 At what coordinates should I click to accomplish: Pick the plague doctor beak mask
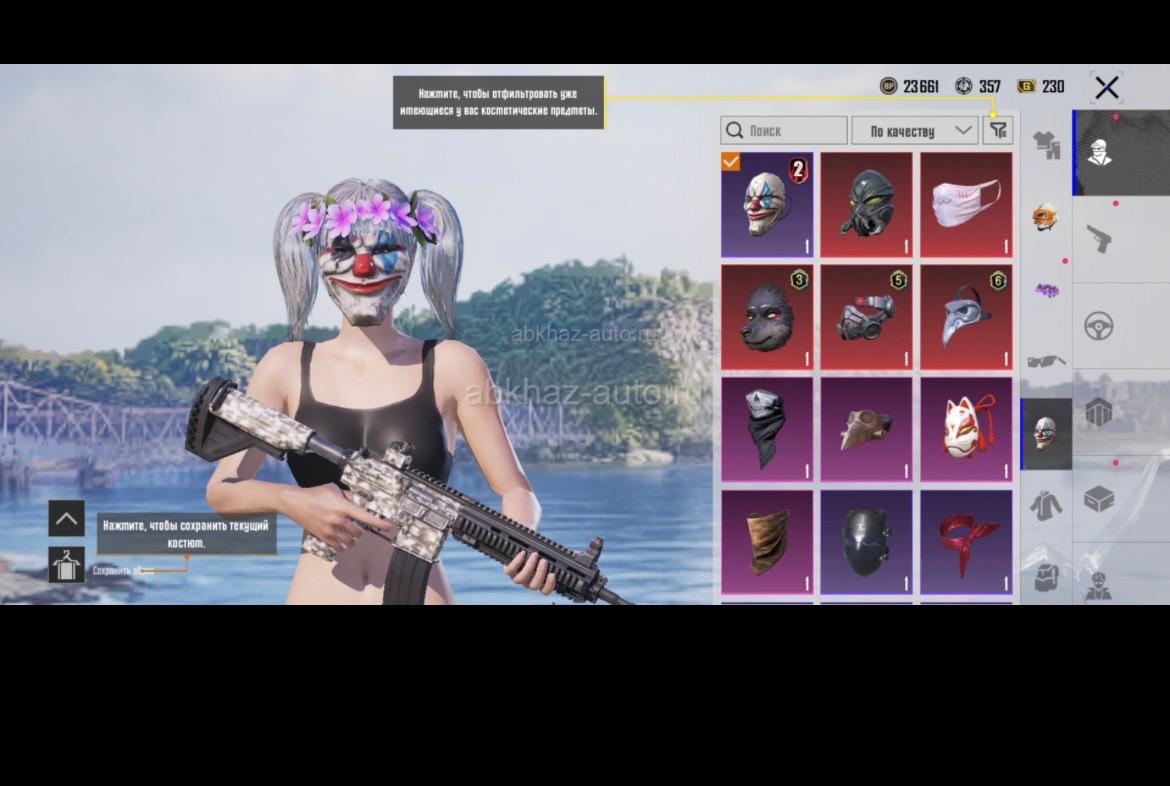pyautogui.click(x=966, y=317)
